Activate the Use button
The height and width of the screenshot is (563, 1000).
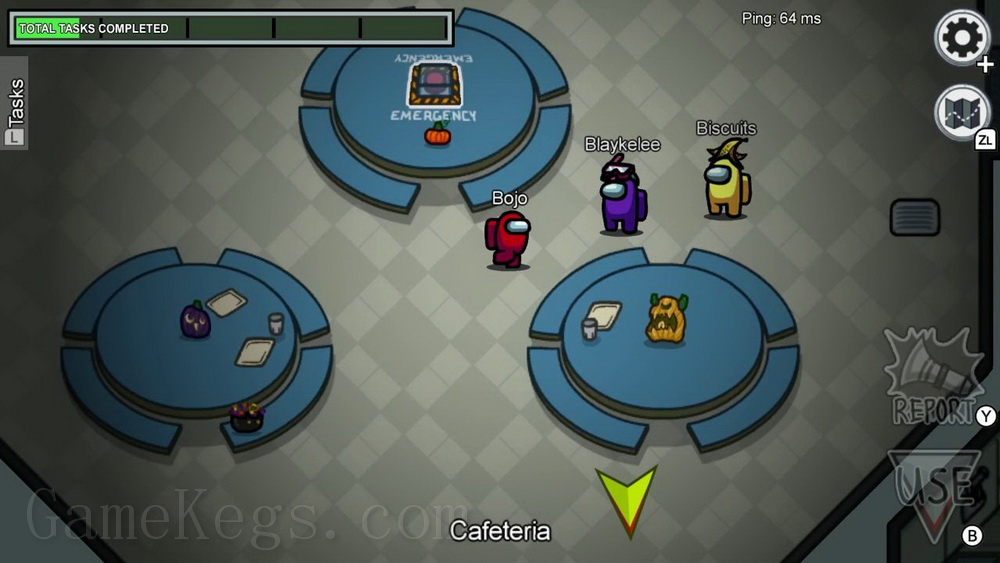(x=935, y=488)
